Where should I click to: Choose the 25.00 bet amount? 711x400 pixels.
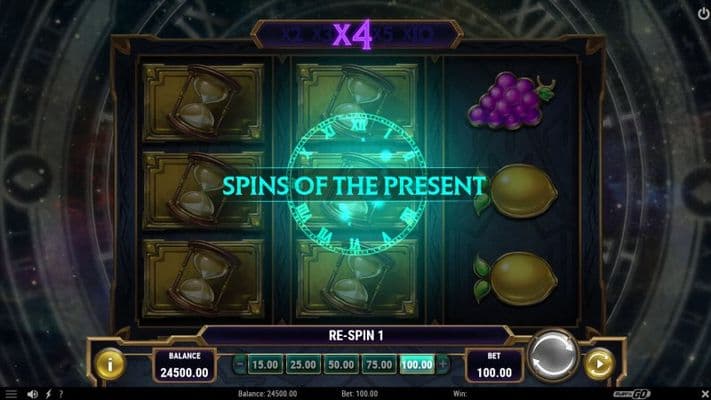(x=301, y=365)
